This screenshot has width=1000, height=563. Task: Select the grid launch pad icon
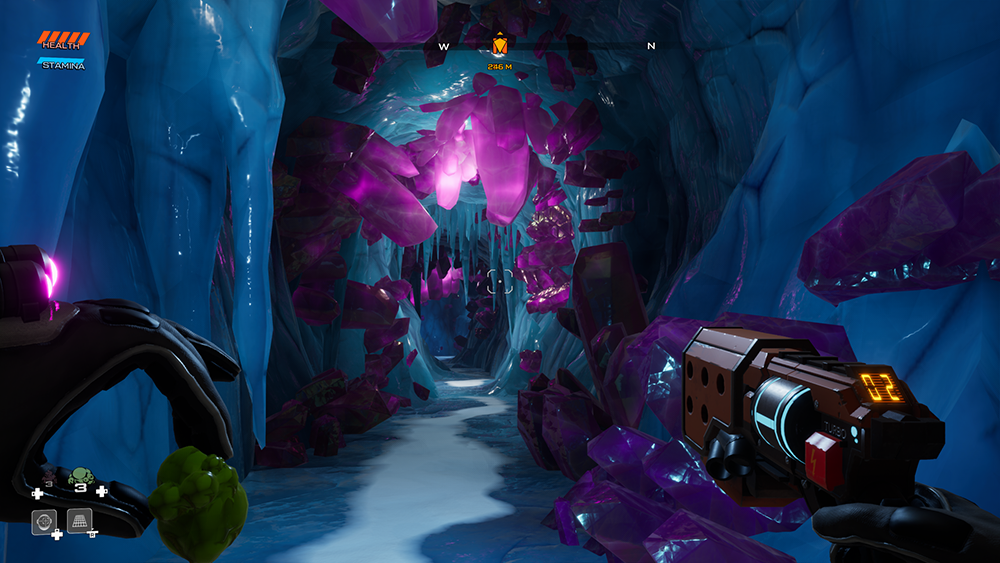click(x=80, y=520)
